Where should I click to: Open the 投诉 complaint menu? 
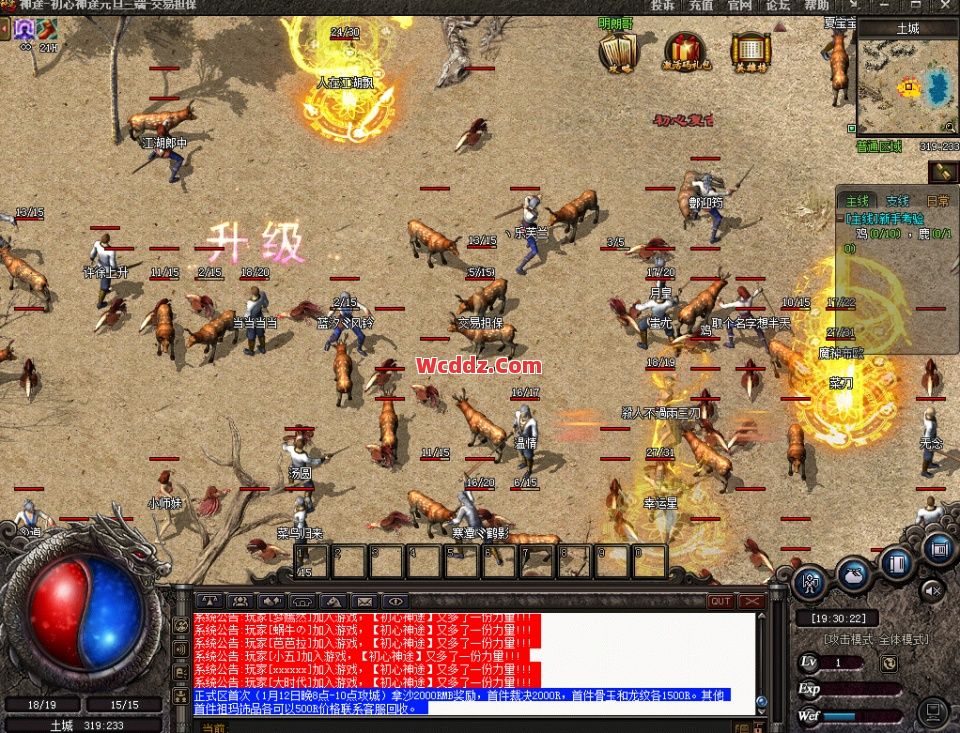point(662,5)
